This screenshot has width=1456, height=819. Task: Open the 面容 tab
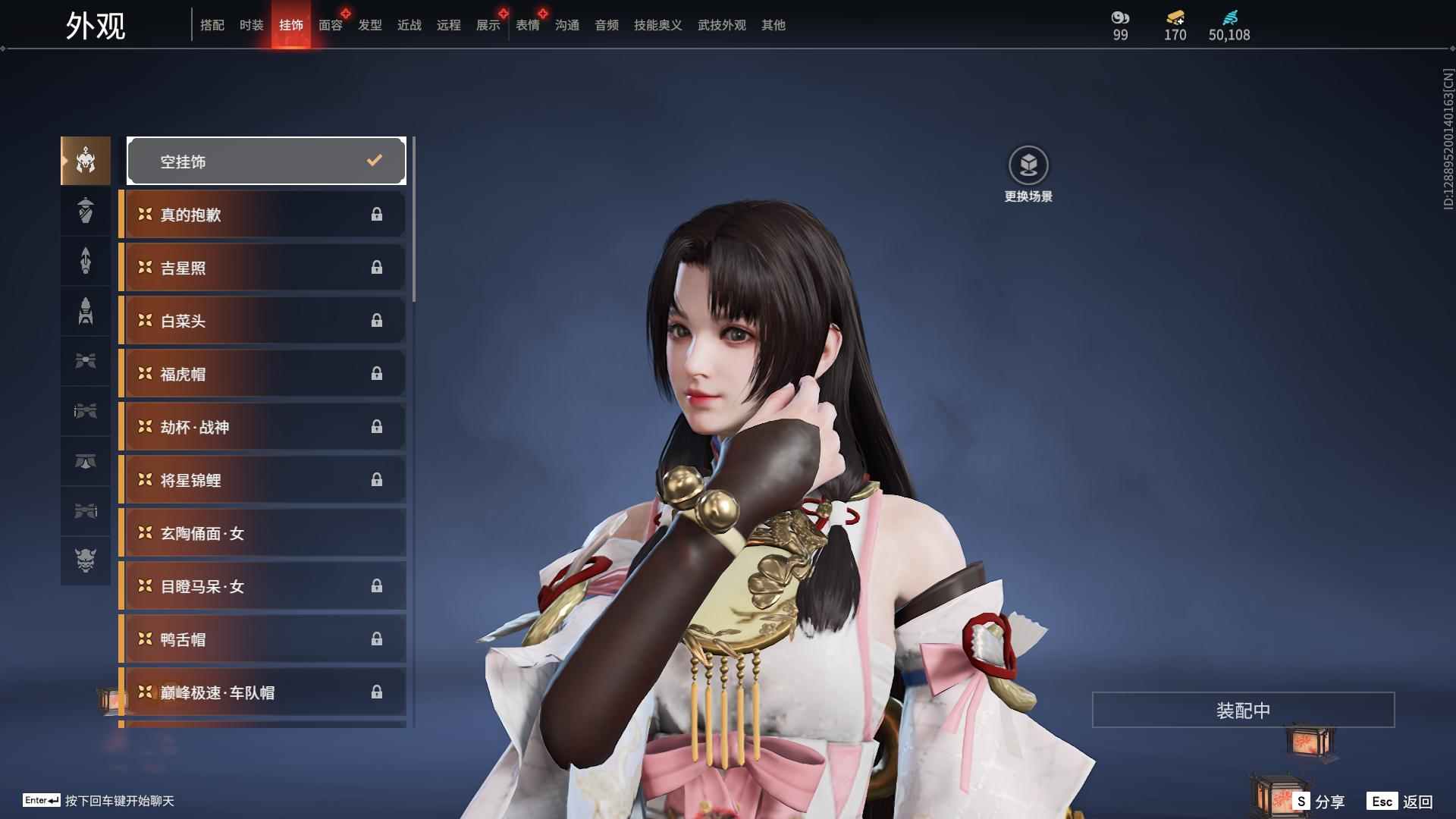tap(330, 25)
